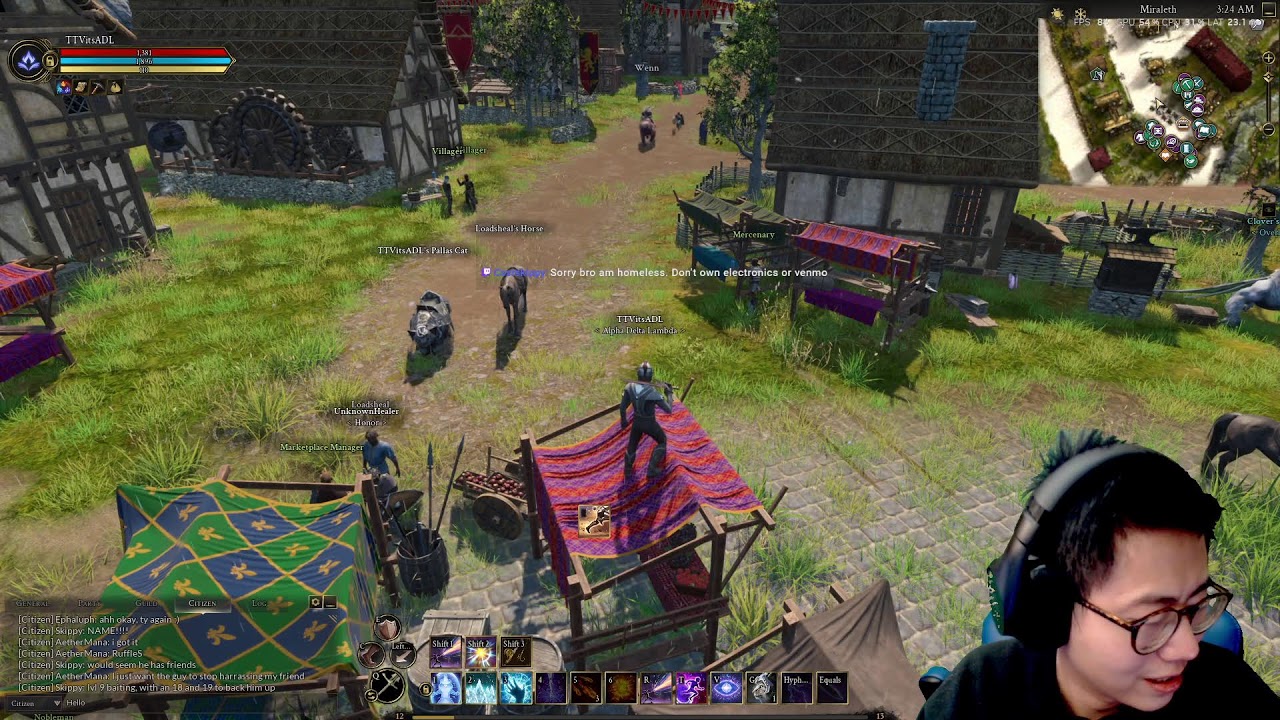Trigger the eye ability bound to V
Viewport: 1280px width, 720px height.
(725, 688)
